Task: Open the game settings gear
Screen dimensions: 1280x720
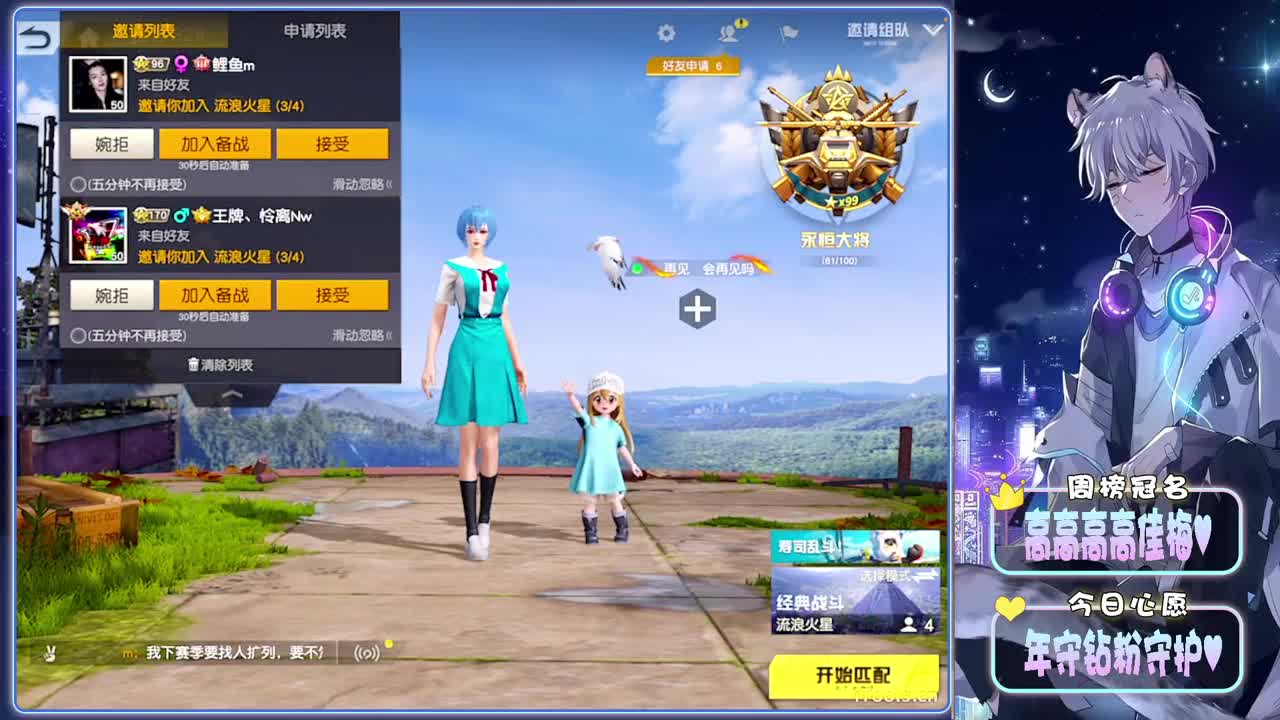Action: click(667, 32)
